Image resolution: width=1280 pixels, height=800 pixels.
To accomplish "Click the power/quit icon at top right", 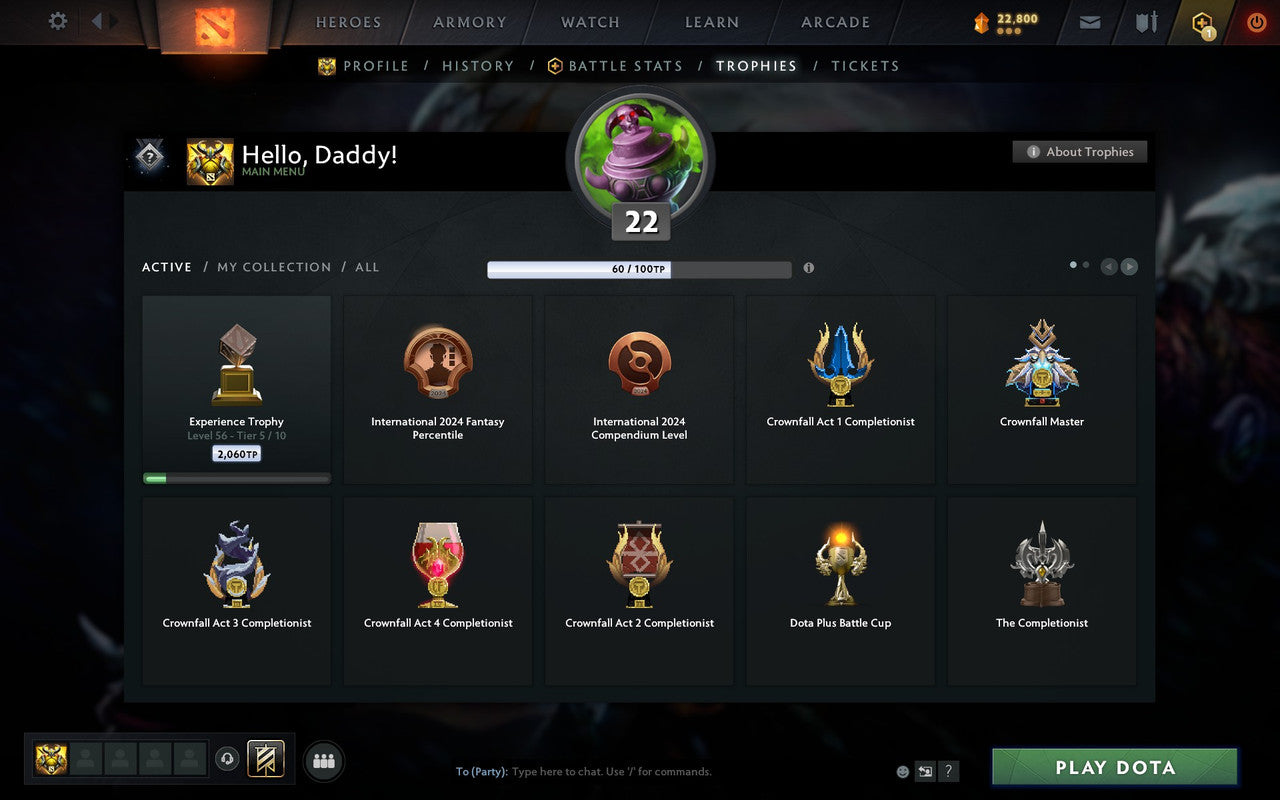I will coord(1256,22).
